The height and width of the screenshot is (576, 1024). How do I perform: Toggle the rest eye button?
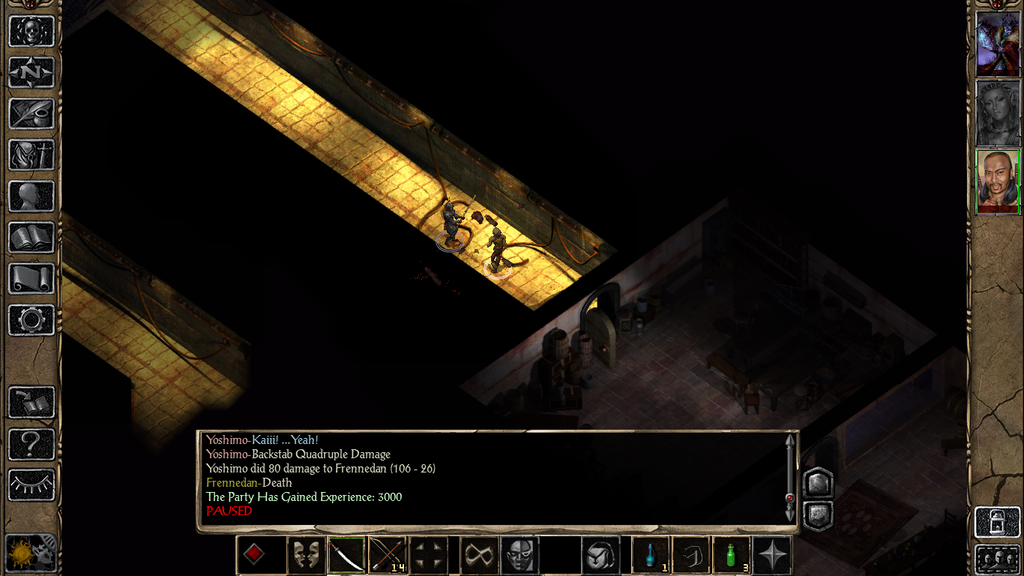pyautogui.click(x=31, y=484)
